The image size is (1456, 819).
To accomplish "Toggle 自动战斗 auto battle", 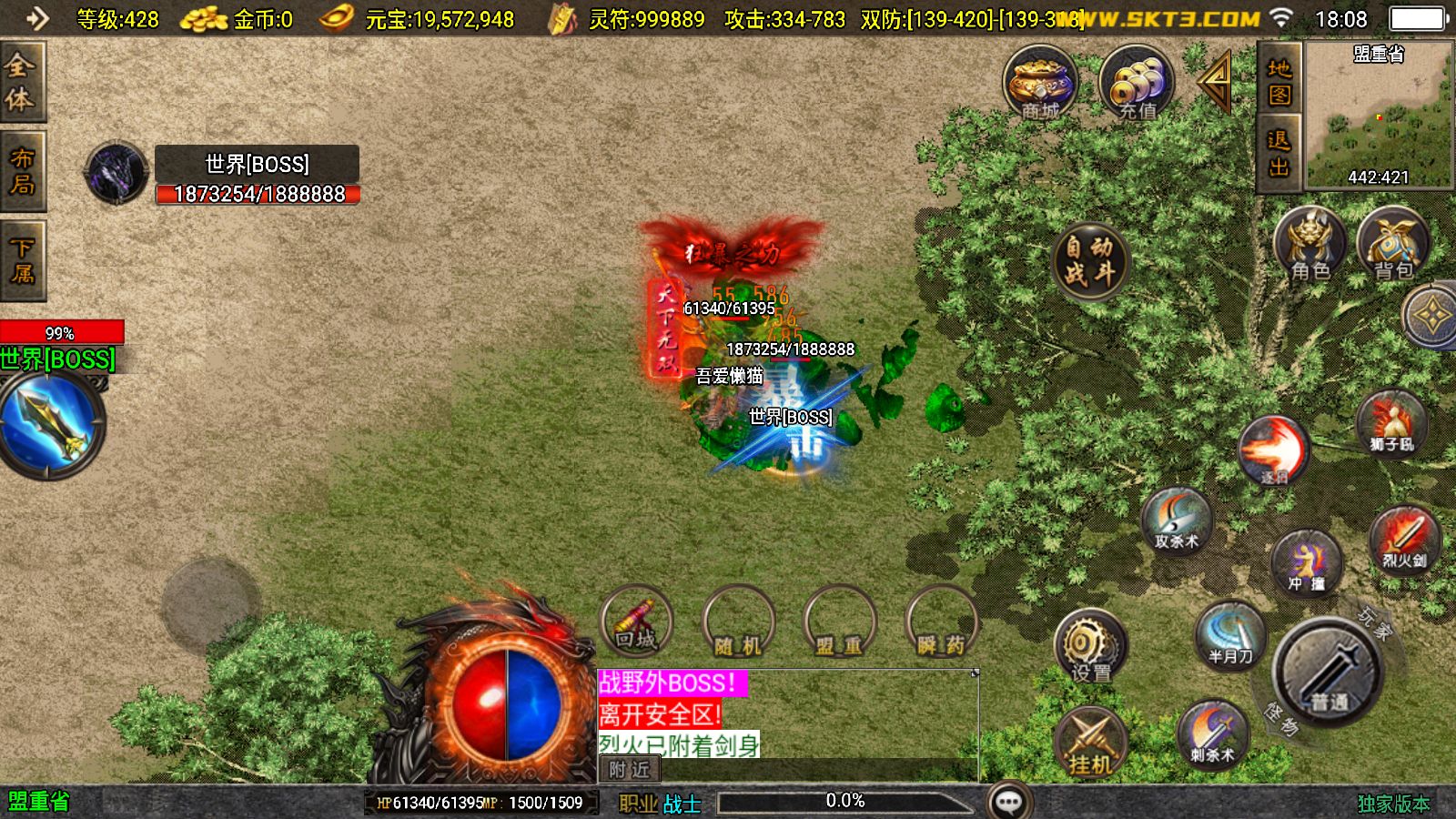I will 1089,260.
